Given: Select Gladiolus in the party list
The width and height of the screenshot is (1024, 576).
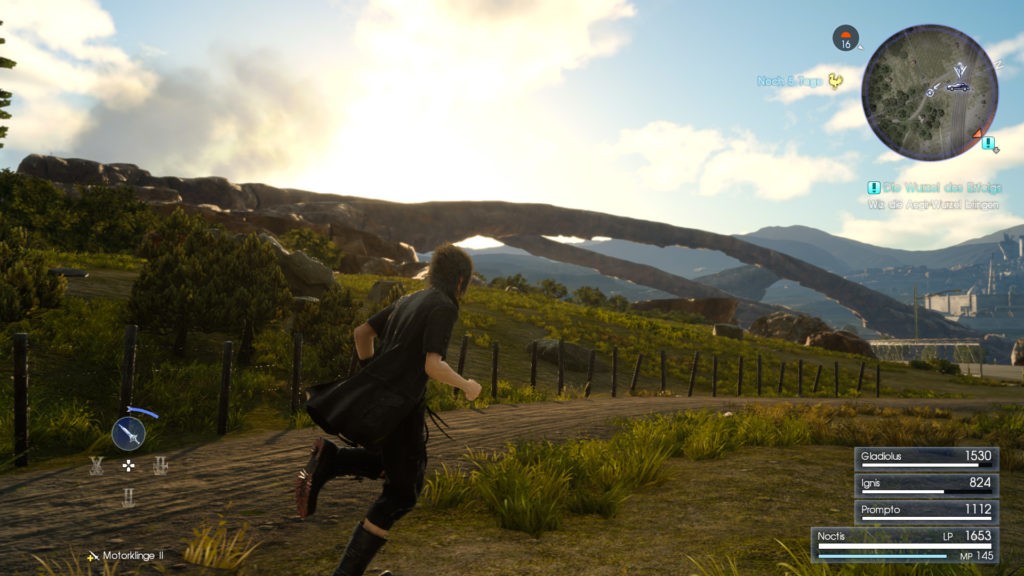Looking at the screenshot, I should point(926,458).
